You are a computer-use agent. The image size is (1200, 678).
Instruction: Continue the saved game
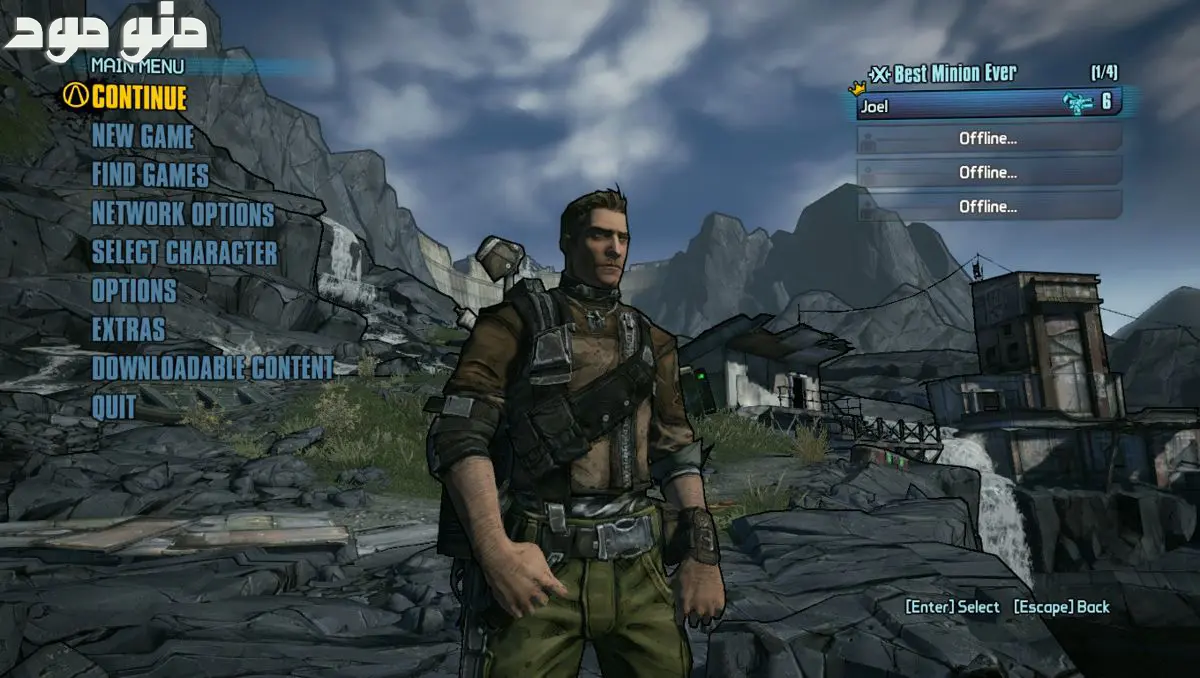pos(138,98)
